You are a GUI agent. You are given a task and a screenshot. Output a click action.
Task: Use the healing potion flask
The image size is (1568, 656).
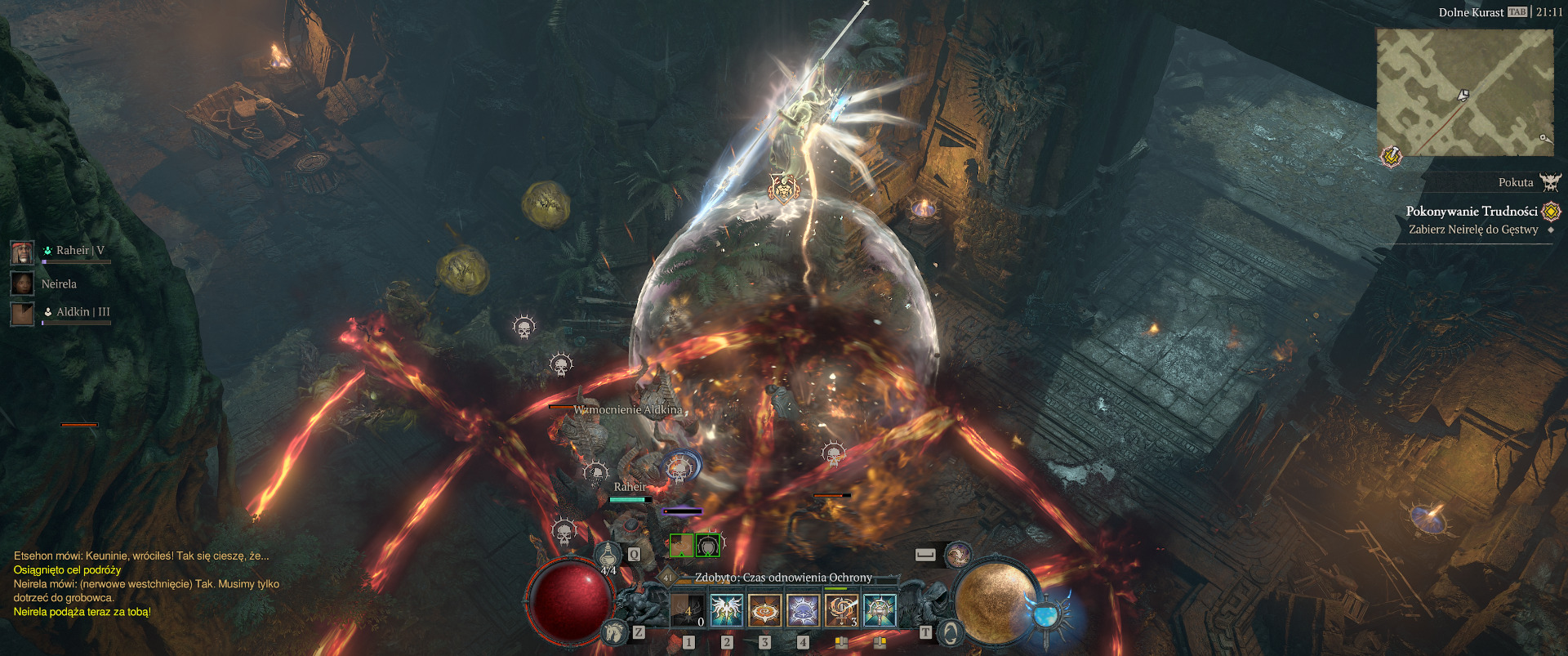608,556
